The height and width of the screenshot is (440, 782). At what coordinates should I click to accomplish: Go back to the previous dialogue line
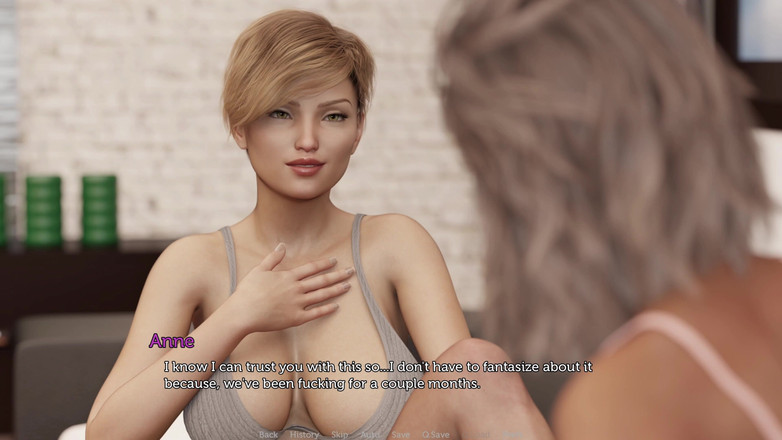[268, 435]
